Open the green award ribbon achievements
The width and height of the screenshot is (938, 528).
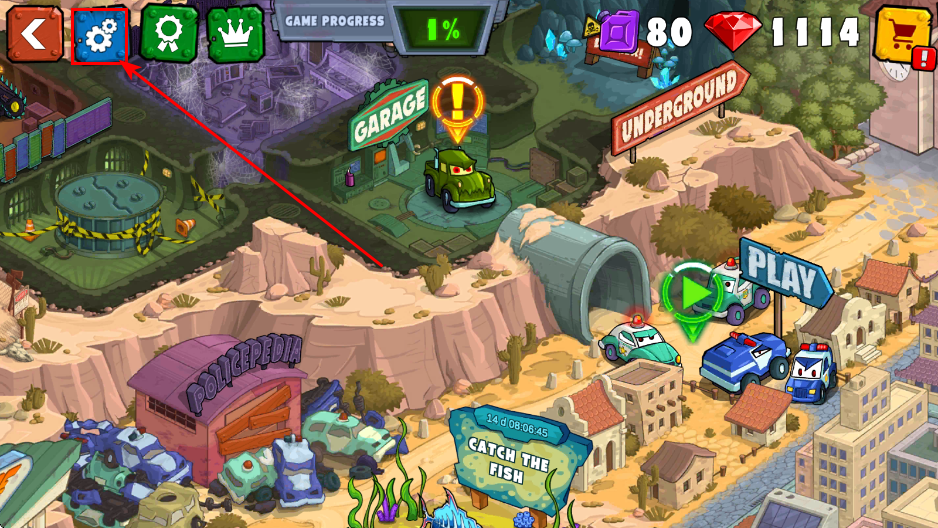point(168,34)
